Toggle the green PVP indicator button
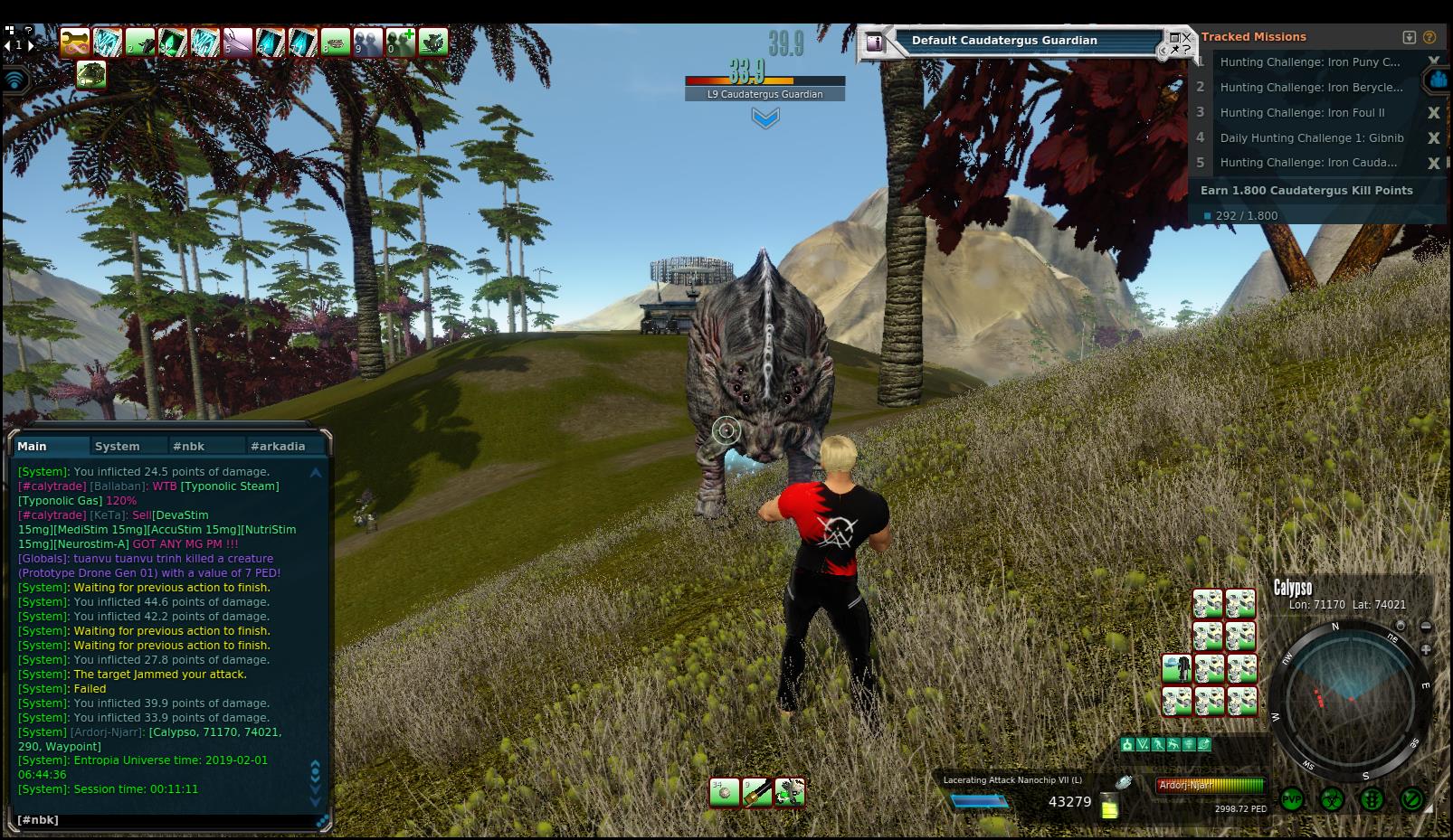This screenshot has width=1453, height=840. click(x=1291, y=799)
